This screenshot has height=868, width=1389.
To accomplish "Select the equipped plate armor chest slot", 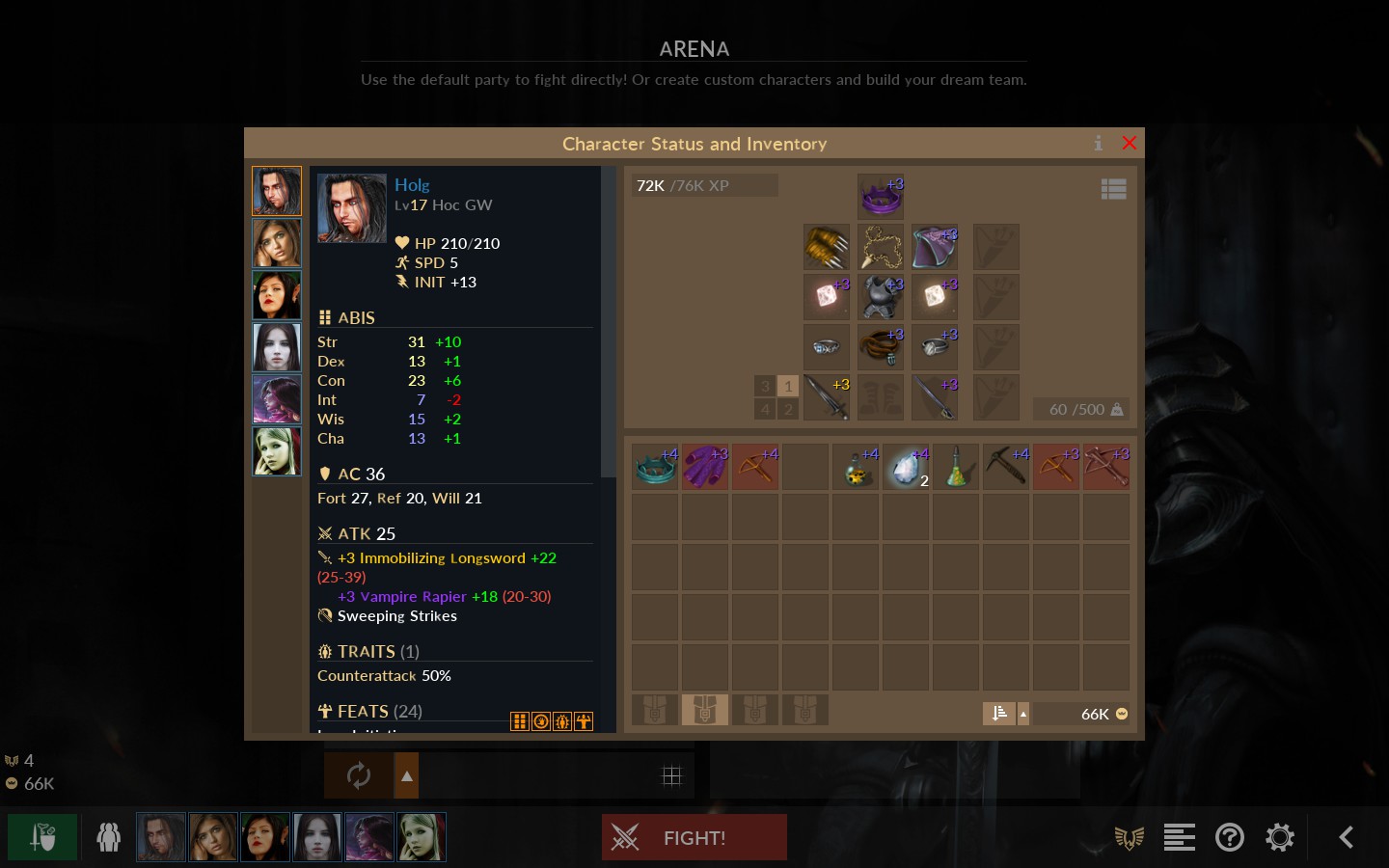I will click(x=881, y=297).
